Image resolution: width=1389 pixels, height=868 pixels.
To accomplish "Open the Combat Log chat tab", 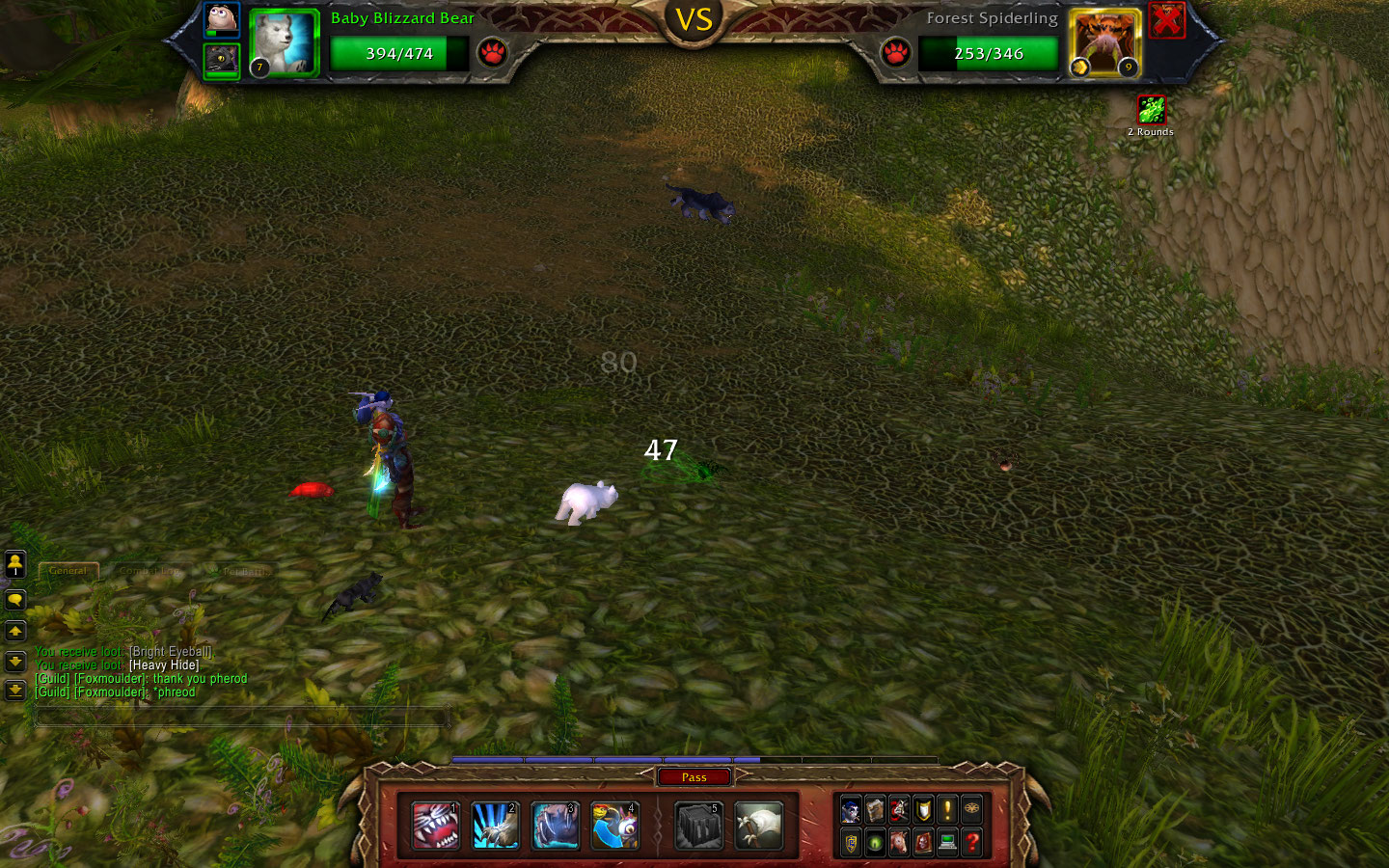I will coord(150,571).
